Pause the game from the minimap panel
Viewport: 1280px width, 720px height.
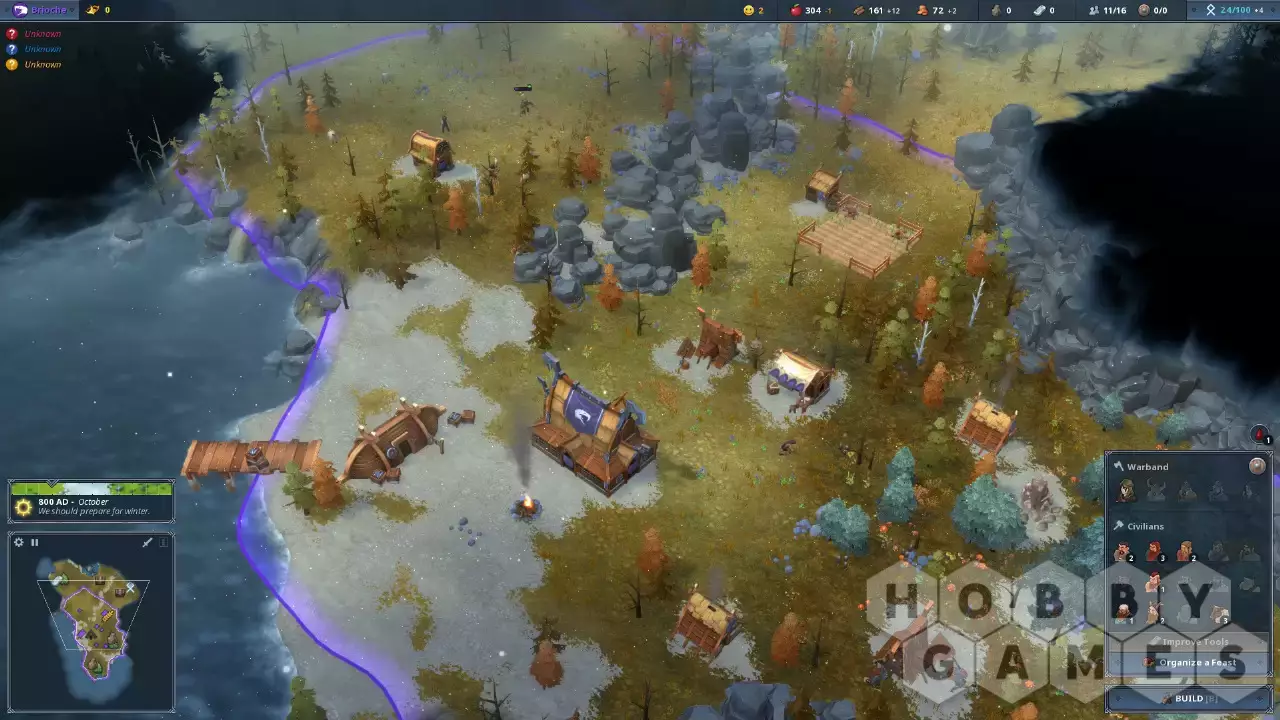pos(34,542)
